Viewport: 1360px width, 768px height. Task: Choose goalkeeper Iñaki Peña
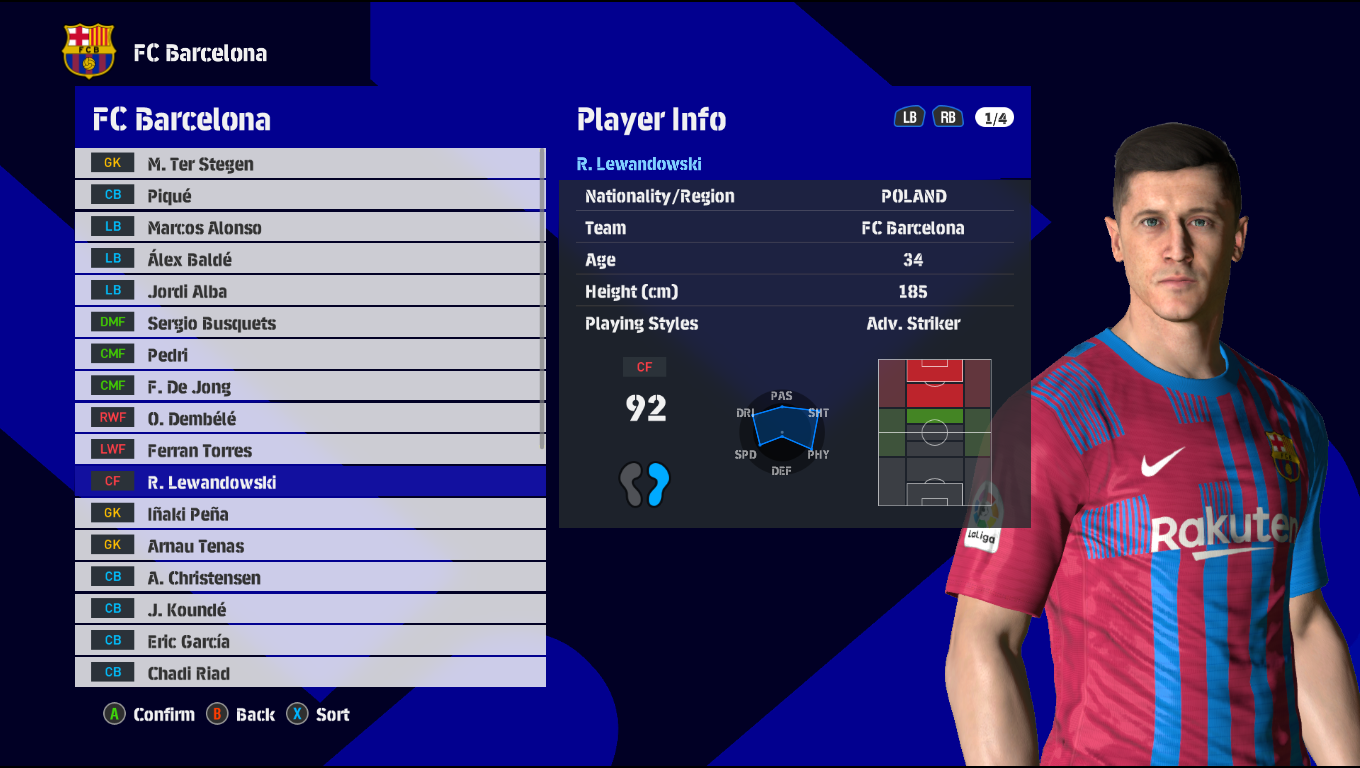pyautogui.click(x=308, y=514)
